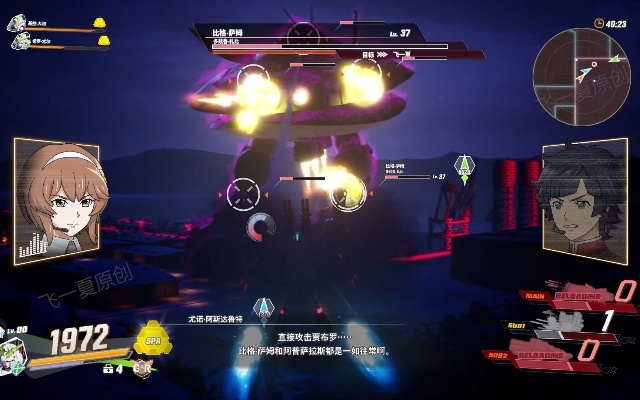Image resolution: width=640 pixels, height=400 pixels.
Task: Select the second ally unit icon
Action: [x=20, y=42]
